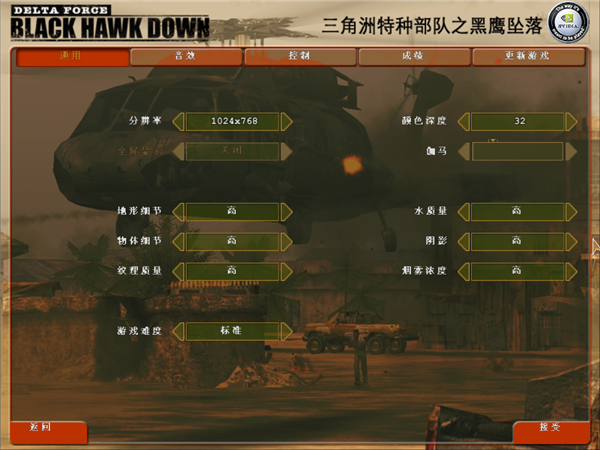This screenshot has width=600, height=450.
Task: Click right arrow of 物体细节 object detail
Action: [286, 241]
